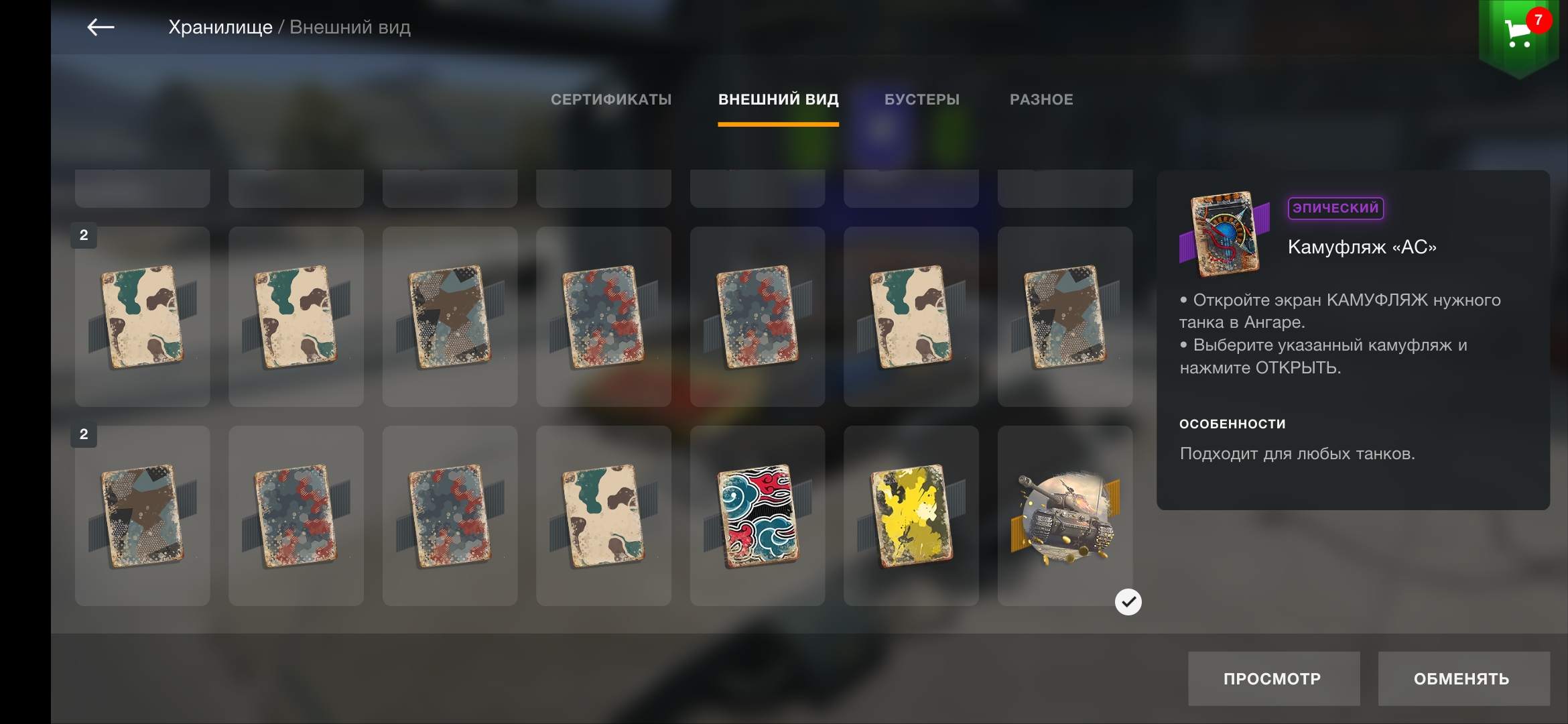The width and height of the screenshot is (1568, 724).
Task: Tap the Обменять button
Action: tap(1463, 678)
